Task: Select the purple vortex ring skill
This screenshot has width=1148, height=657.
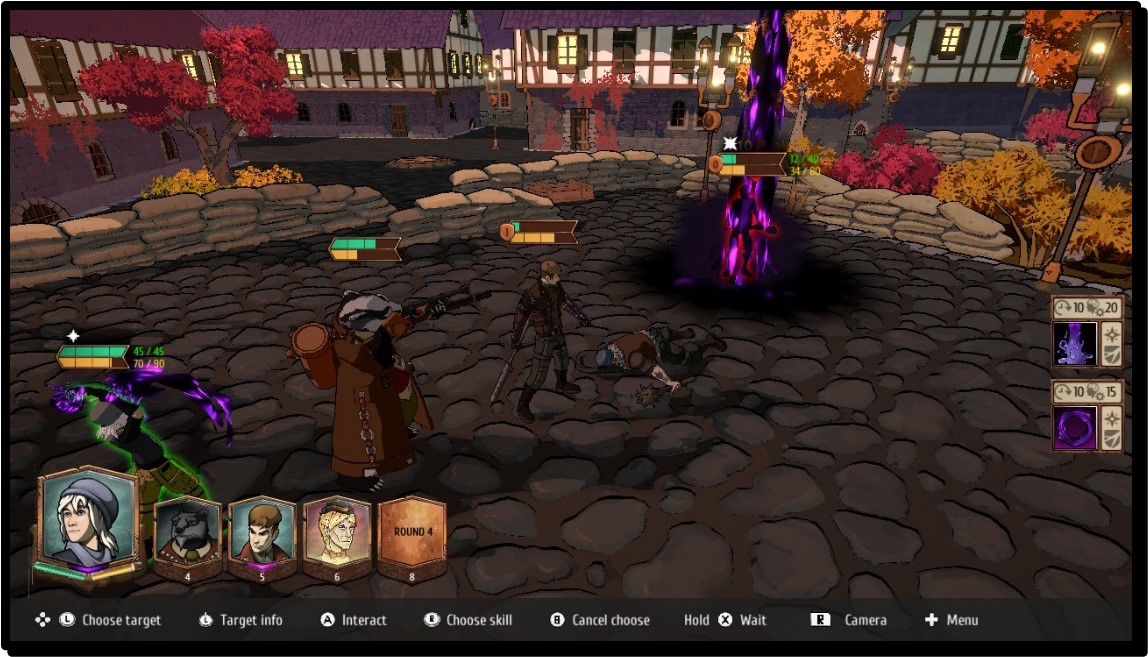Action: coord(1075,428)
